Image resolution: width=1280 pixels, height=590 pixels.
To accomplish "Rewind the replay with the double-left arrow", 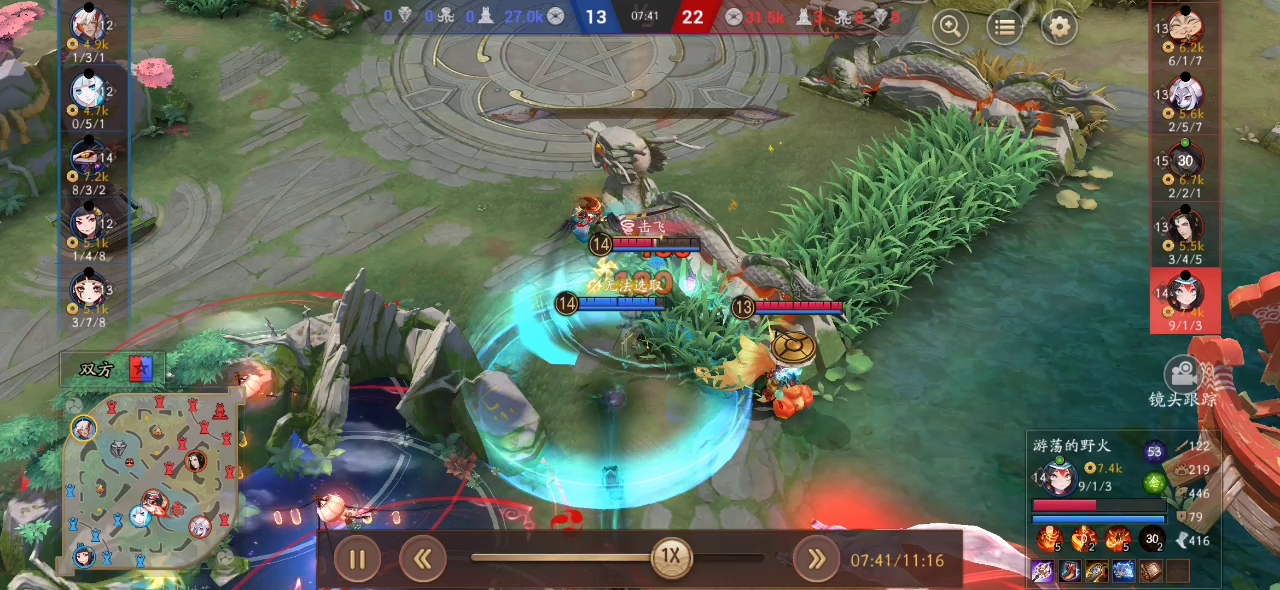I will coord(422,559).
